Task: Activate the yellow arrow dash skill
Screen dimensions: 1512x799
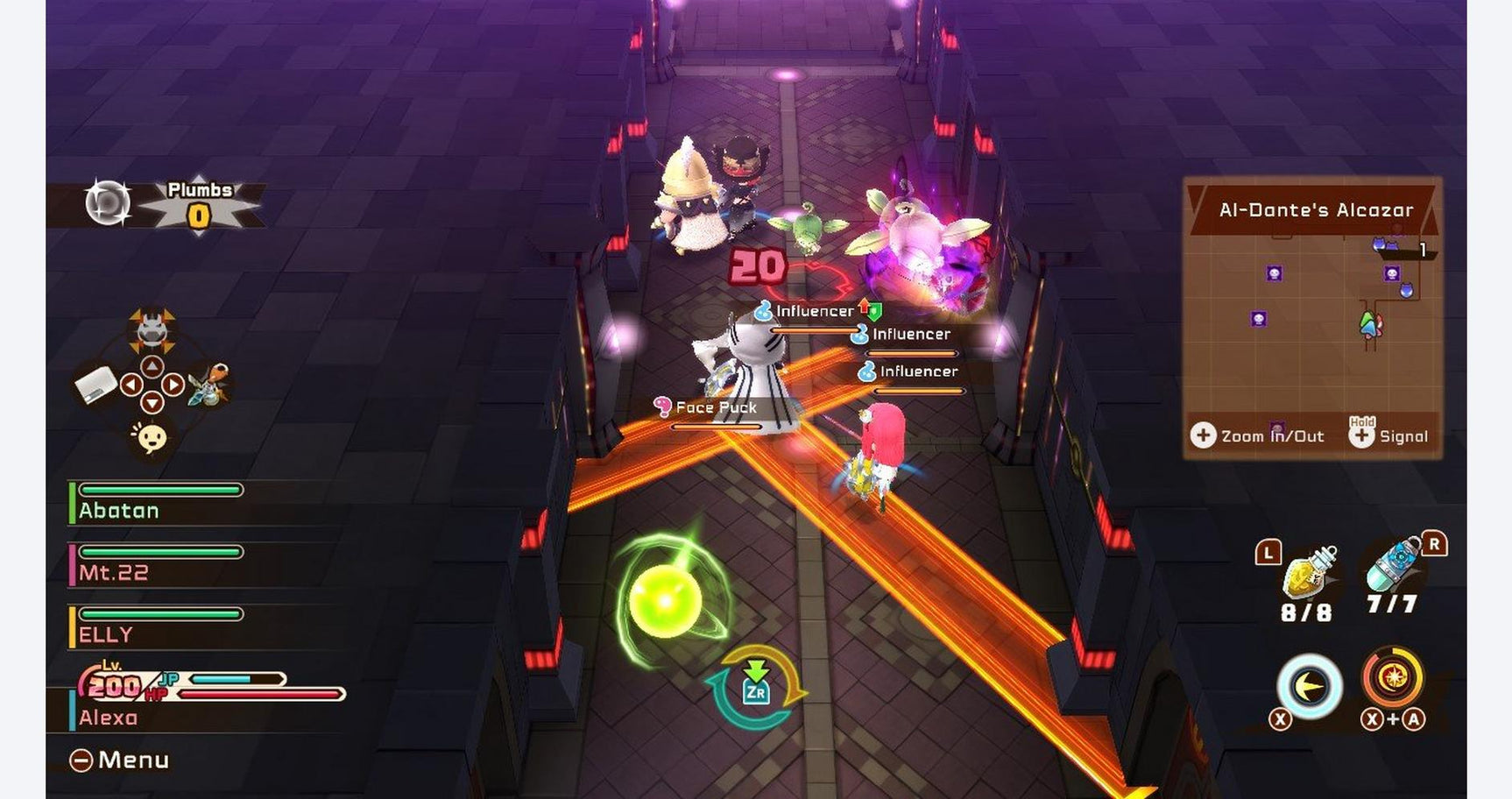Action: [1309, 687]
